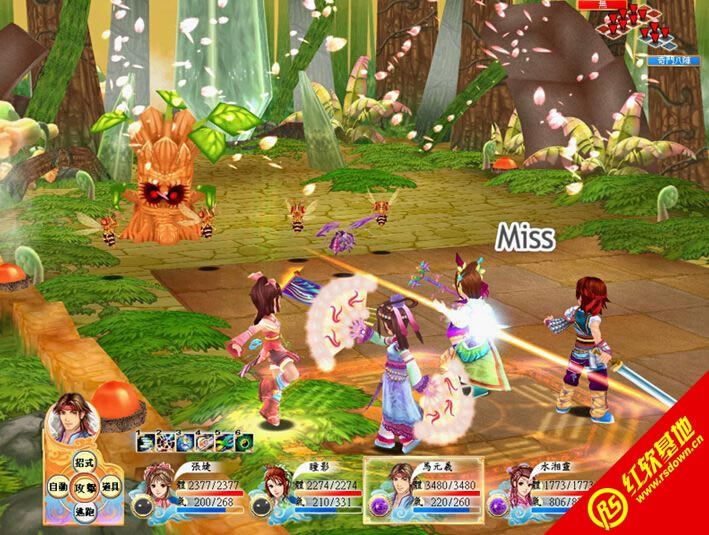This screenshot has height=535, width=709.
Task: Enable 自動 auto battle
Action: point(59,487)
